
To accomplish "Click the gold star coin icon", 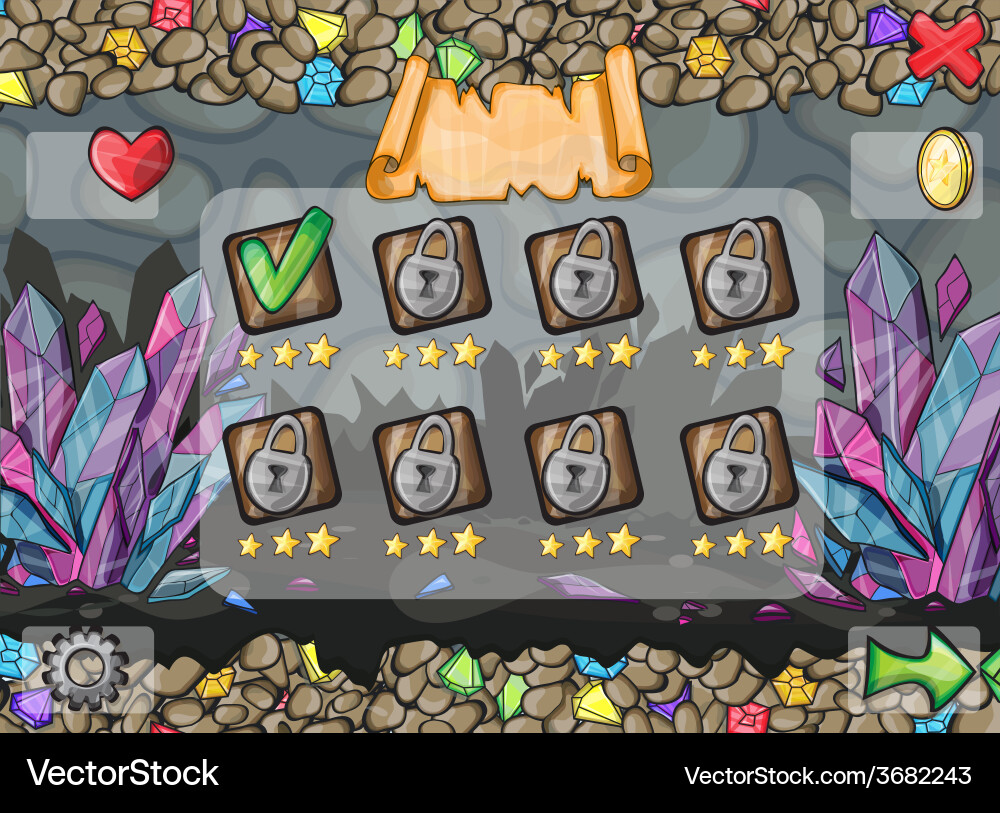I will tap(944, 168).
